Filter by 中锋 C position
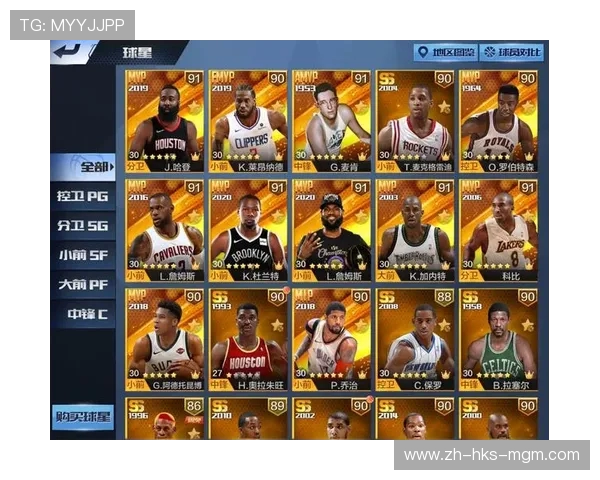 pos(84,314)
